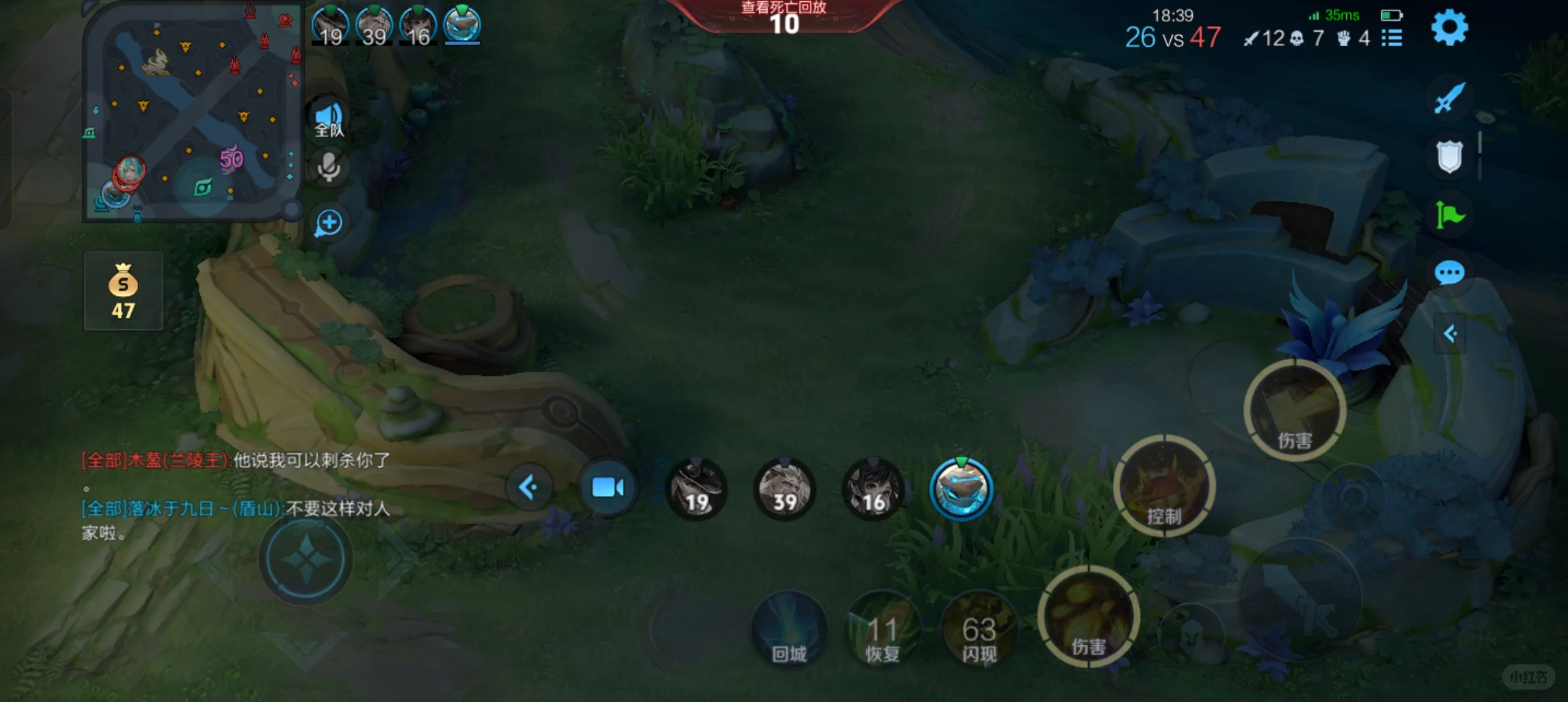The height and width of the screenshot is (702, 1568).
Task: Collapse the spectate bar with left arrow
Action: [x=529, y=487]
